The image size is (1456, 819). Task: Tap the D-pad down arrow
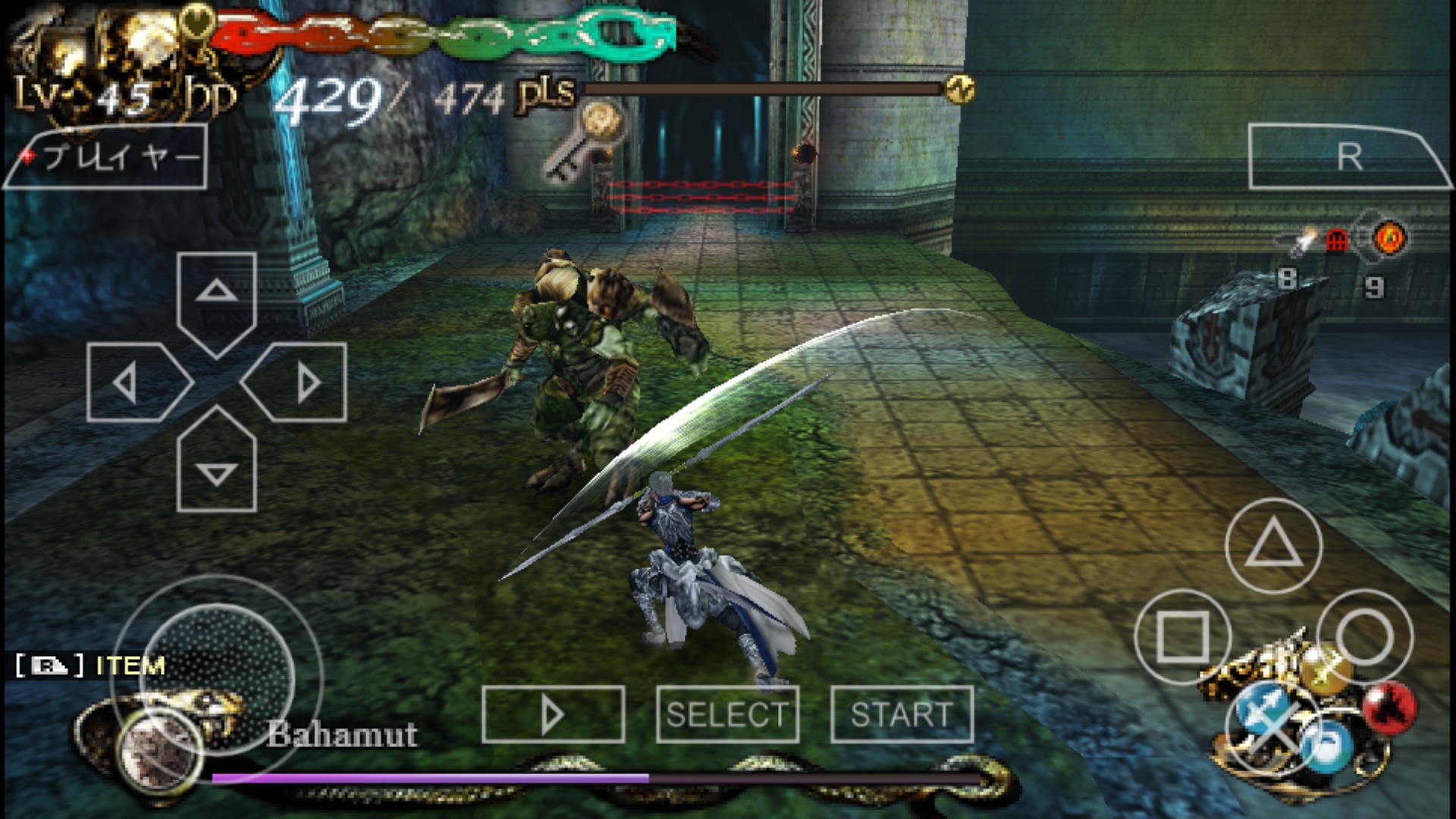click(x=216, y=464)
